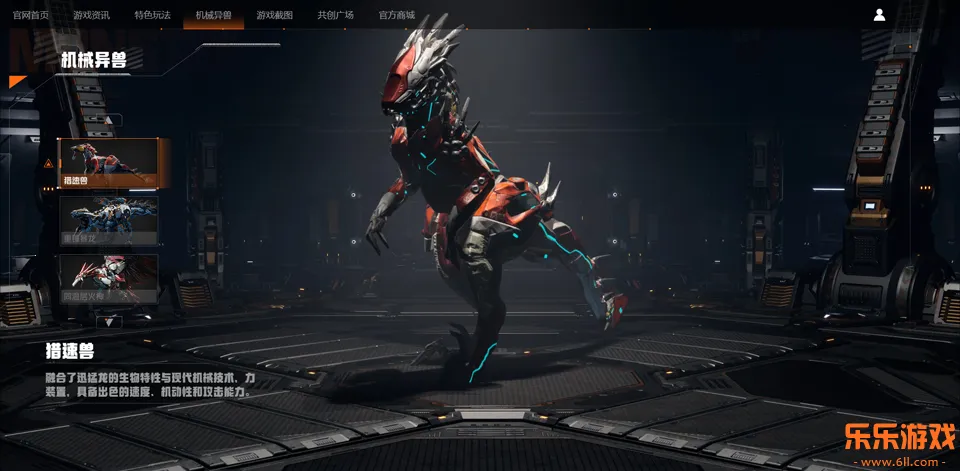Visit the 官方商城 official store tab
The image size is (960, 471).
pyautogui.click(x=397, y=15)
